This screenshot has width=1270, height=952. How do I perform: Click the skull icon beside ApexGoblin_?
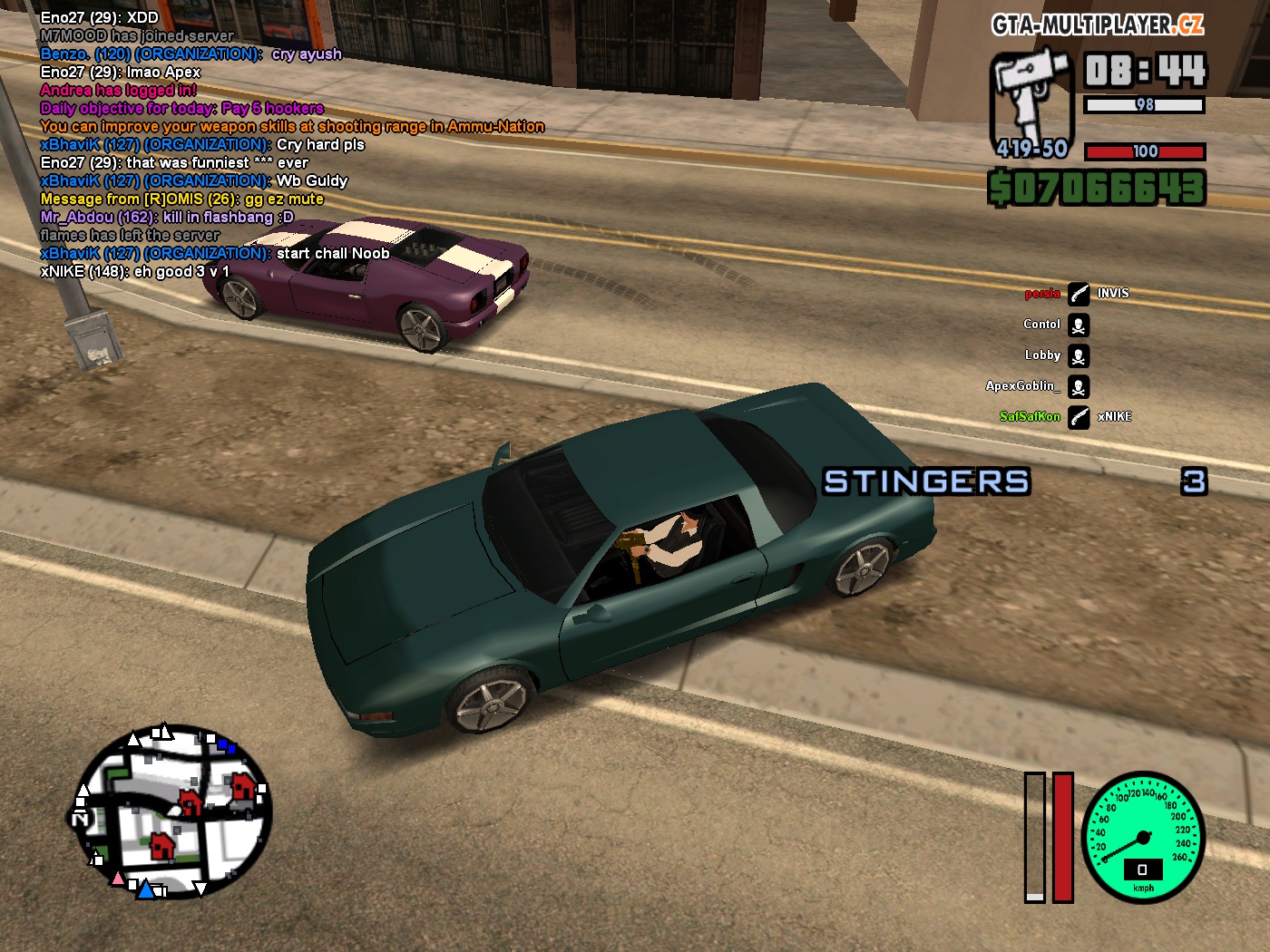coord(1079,387)
